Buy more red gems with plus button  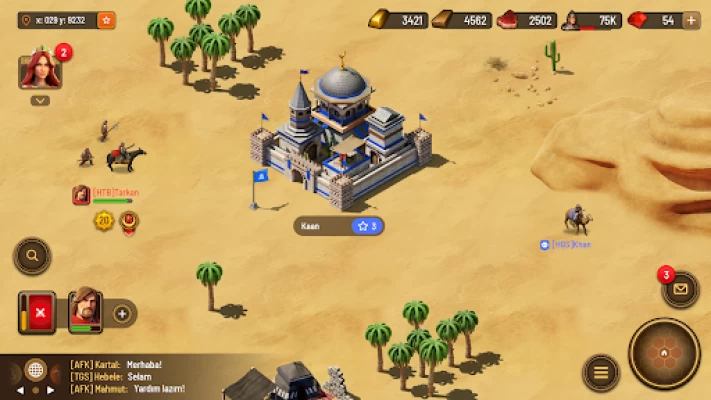pyautogui.click(x=690, y=20)
